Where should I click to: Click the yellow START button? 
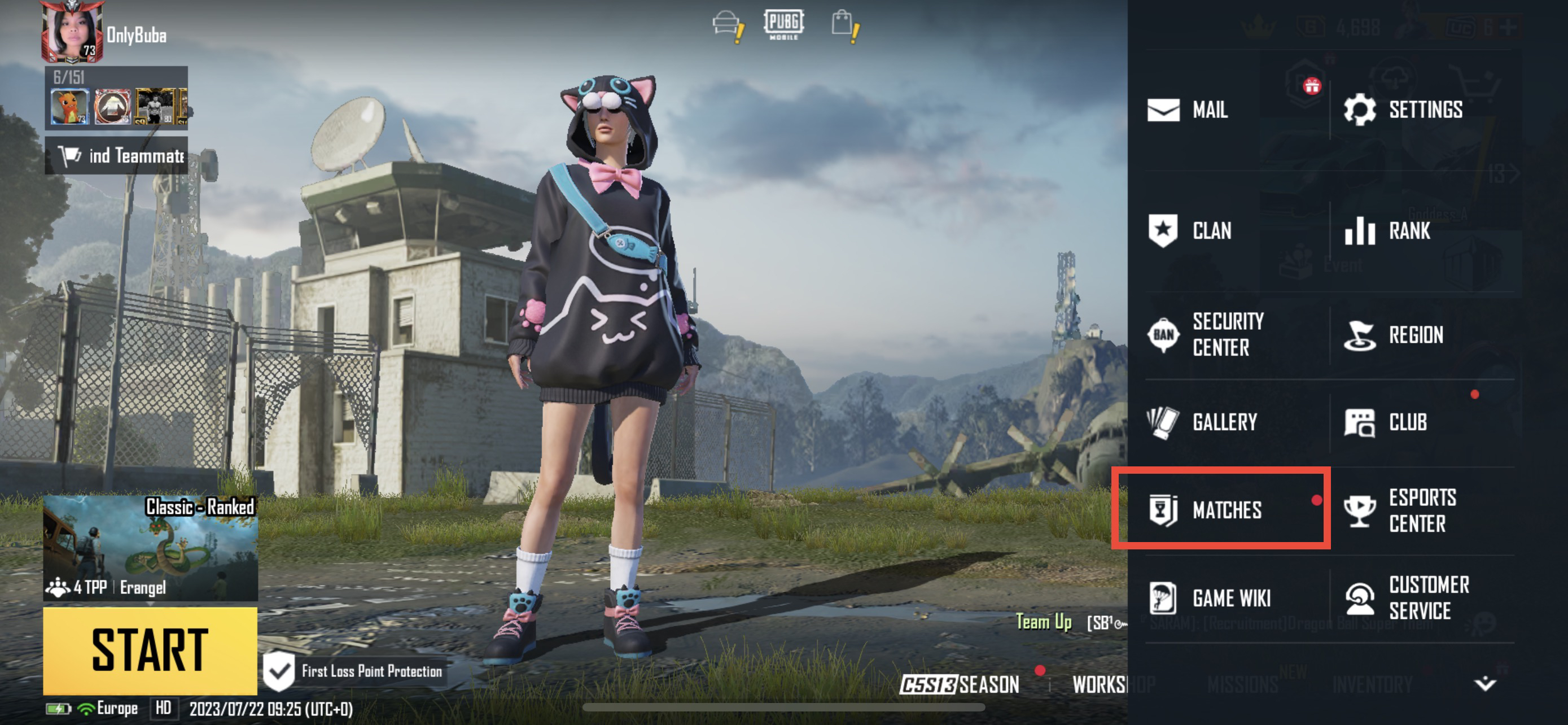(150, 649)
